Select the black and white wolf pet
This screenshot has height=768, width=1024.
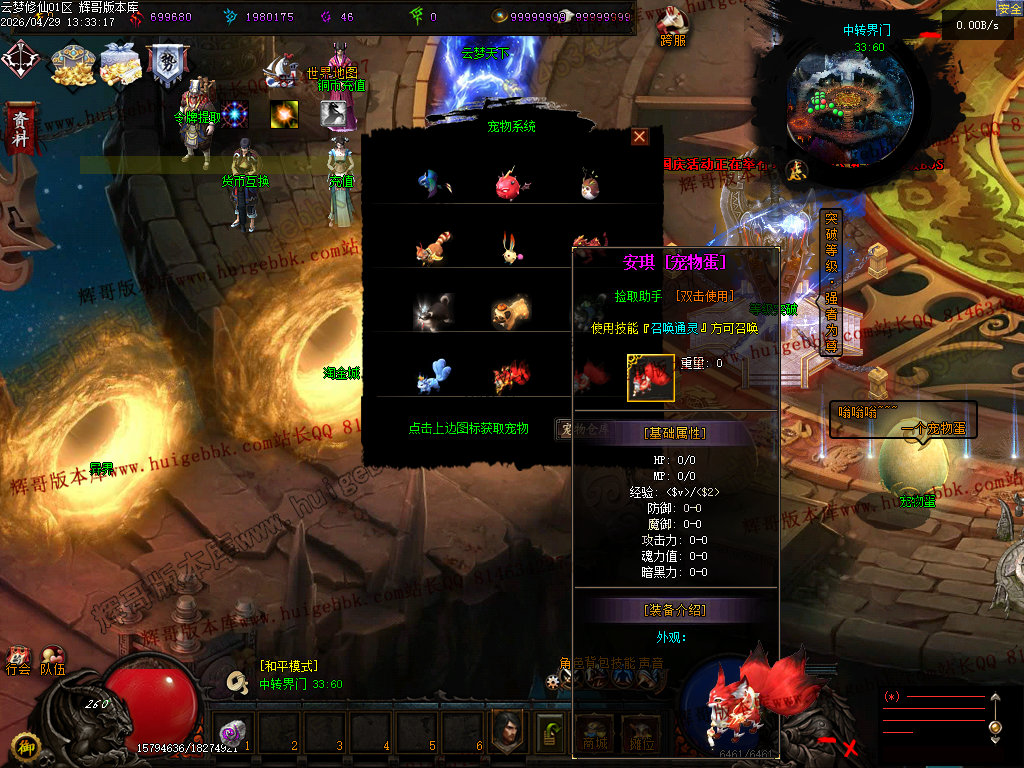click(434, 312)
